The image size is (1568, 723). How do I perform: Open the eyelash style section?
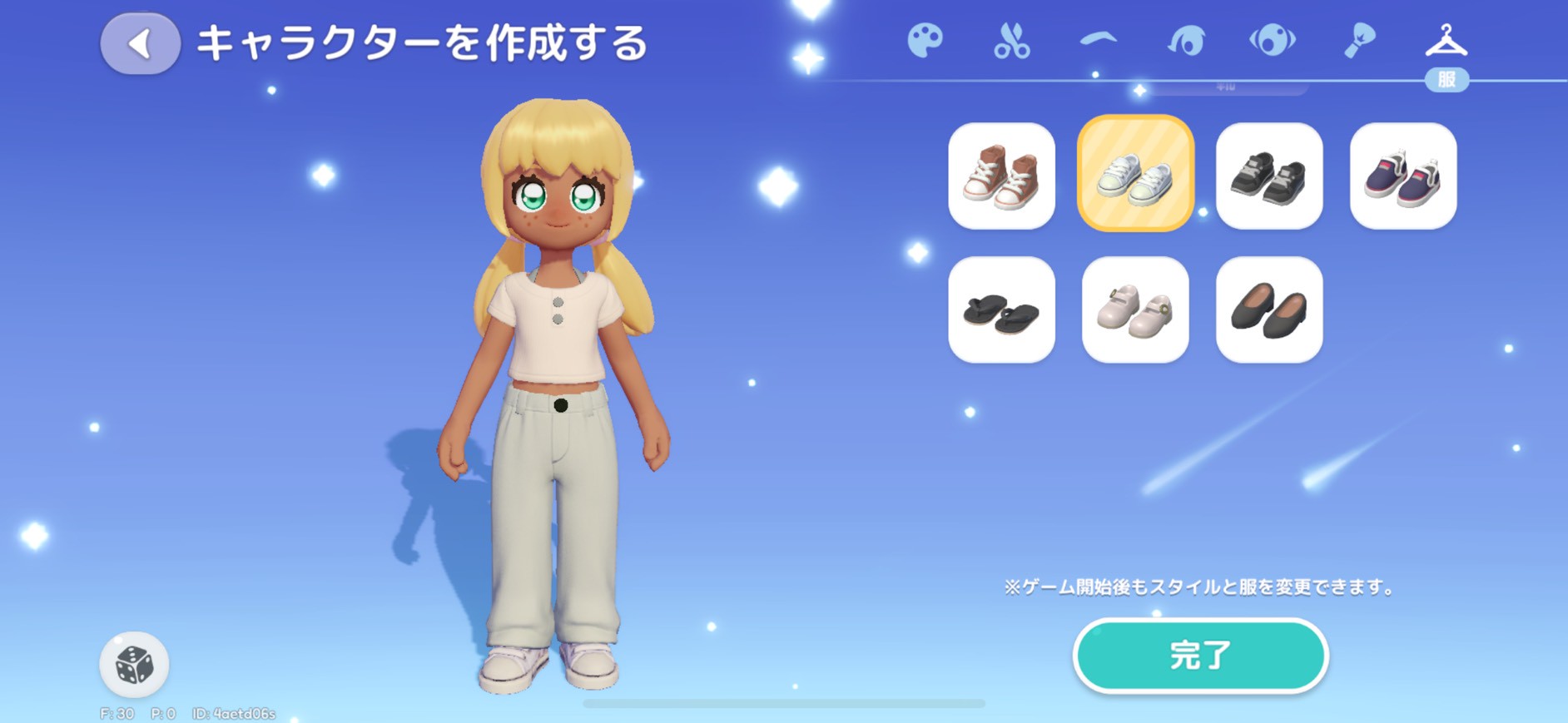click(1185, 39)
